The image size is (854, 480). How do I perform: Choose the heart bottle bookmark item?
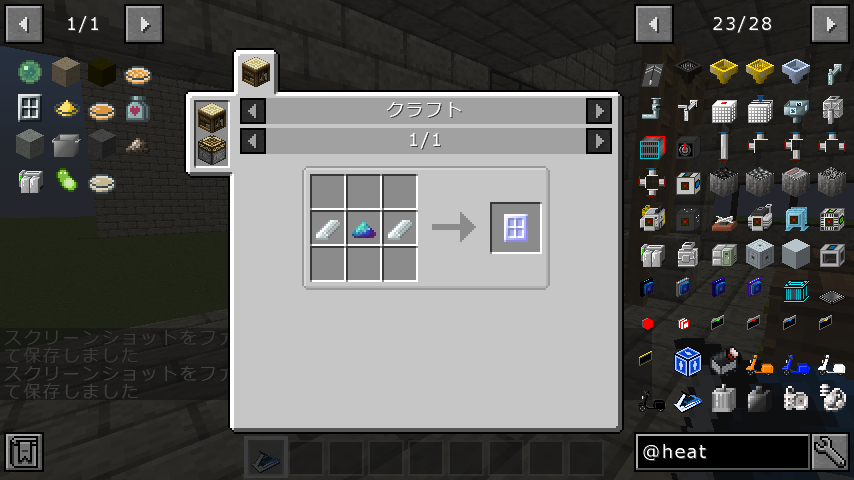[x=138, y=108]
